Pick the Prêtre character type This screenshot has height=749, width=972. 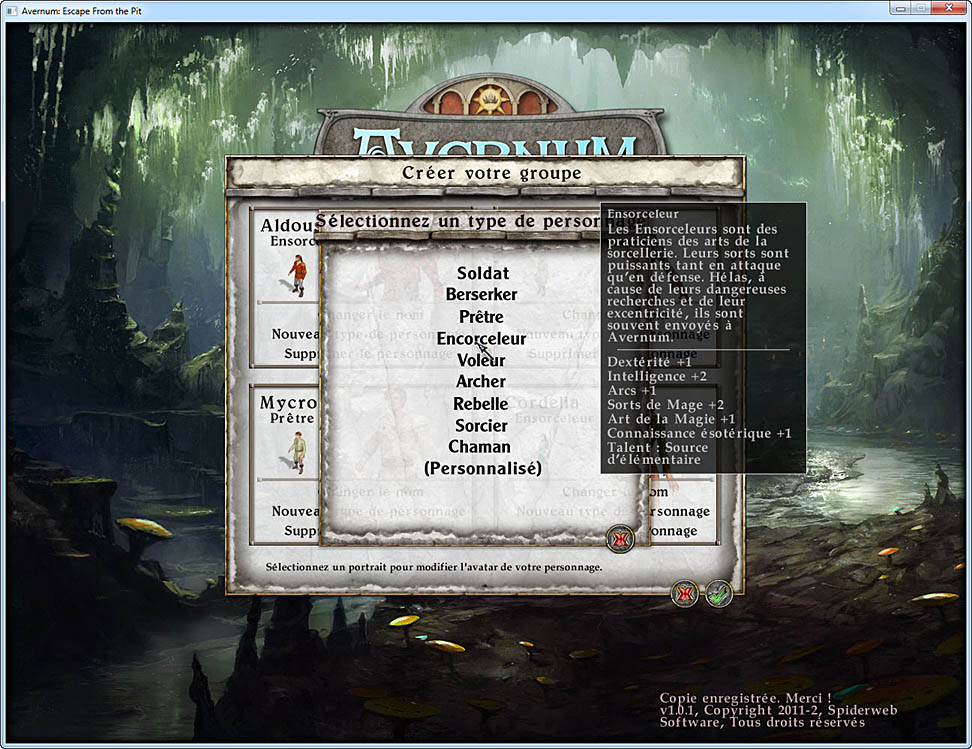coord(482,316)
